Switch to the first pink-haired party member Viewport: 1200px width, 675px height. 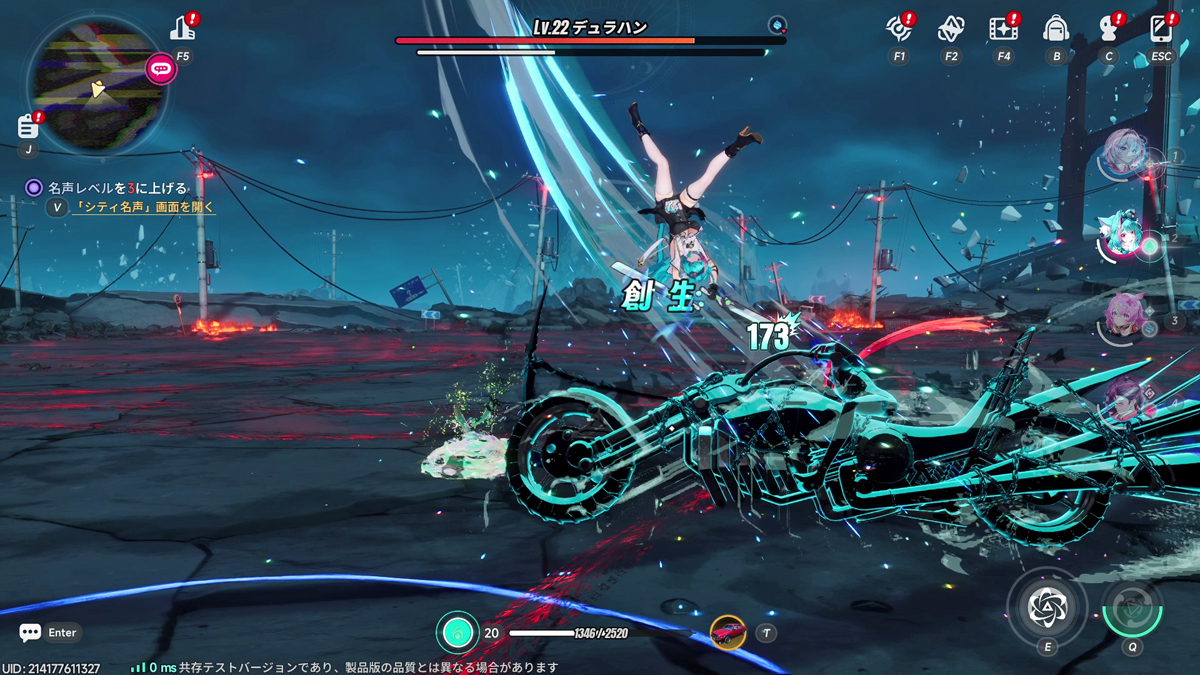[1121, 154]
